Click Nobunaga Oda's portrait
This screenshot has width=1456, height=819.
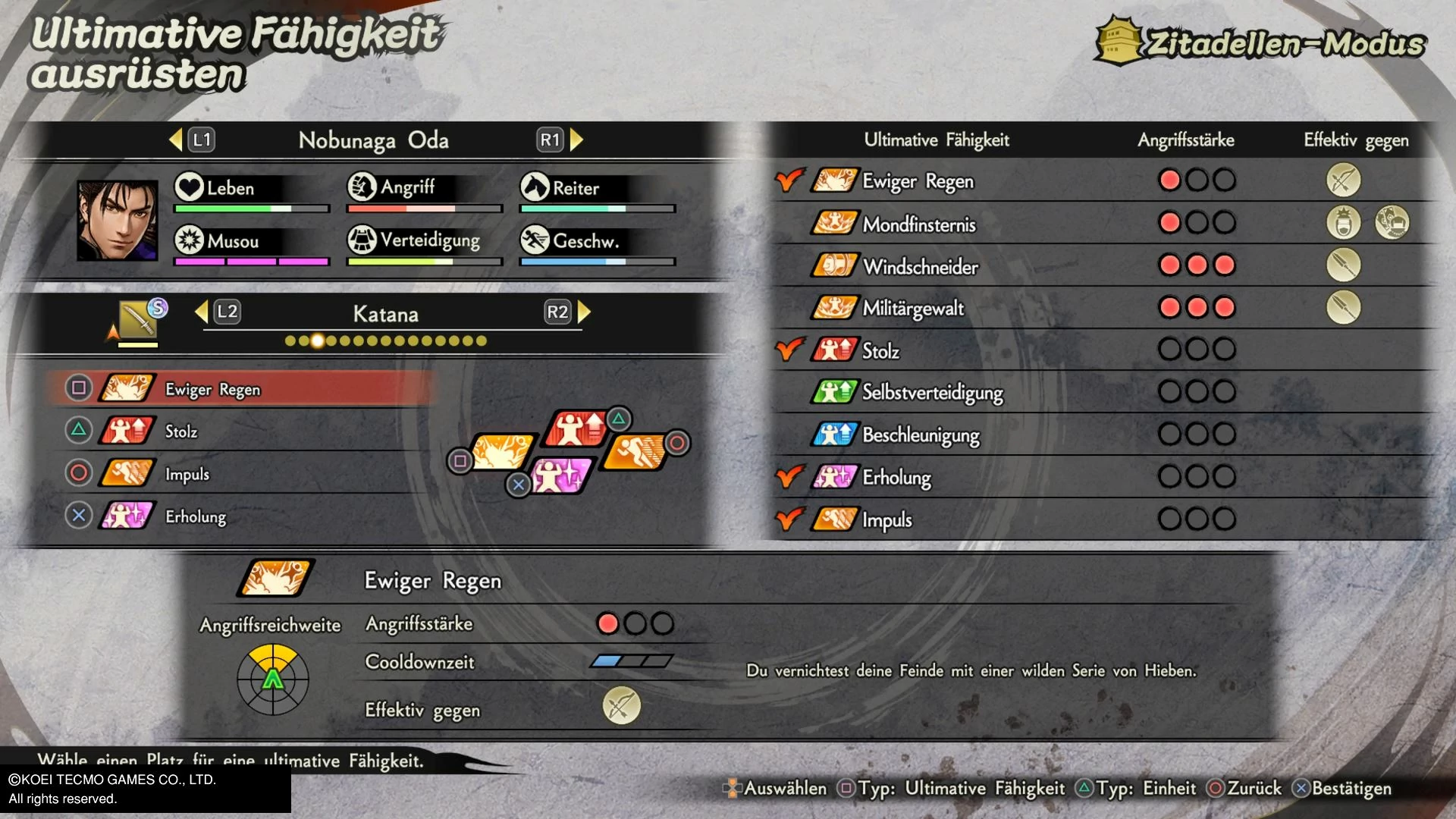(x=118, y=221)
